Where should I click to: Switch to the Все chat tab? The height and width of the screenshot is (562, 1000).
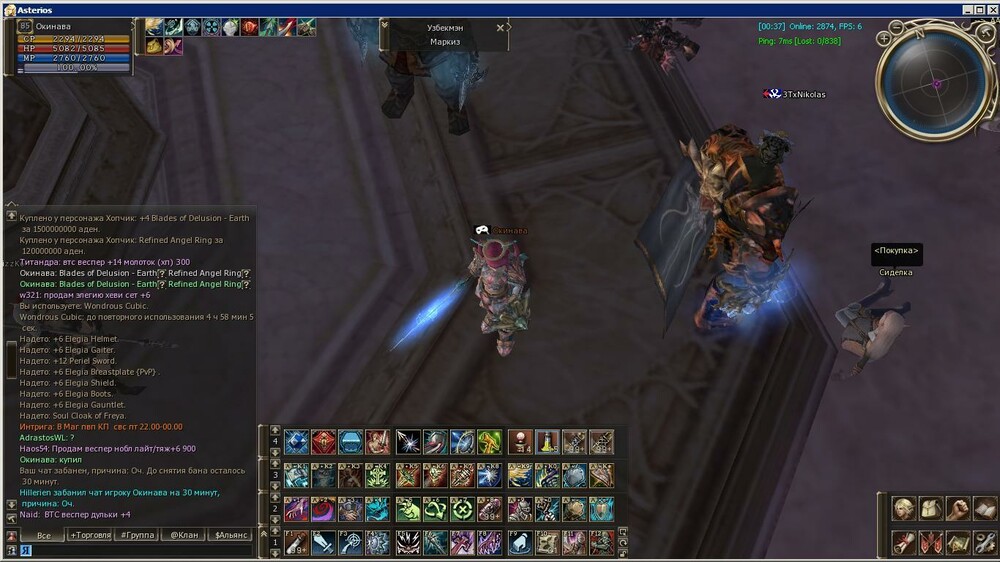point(43,535)
